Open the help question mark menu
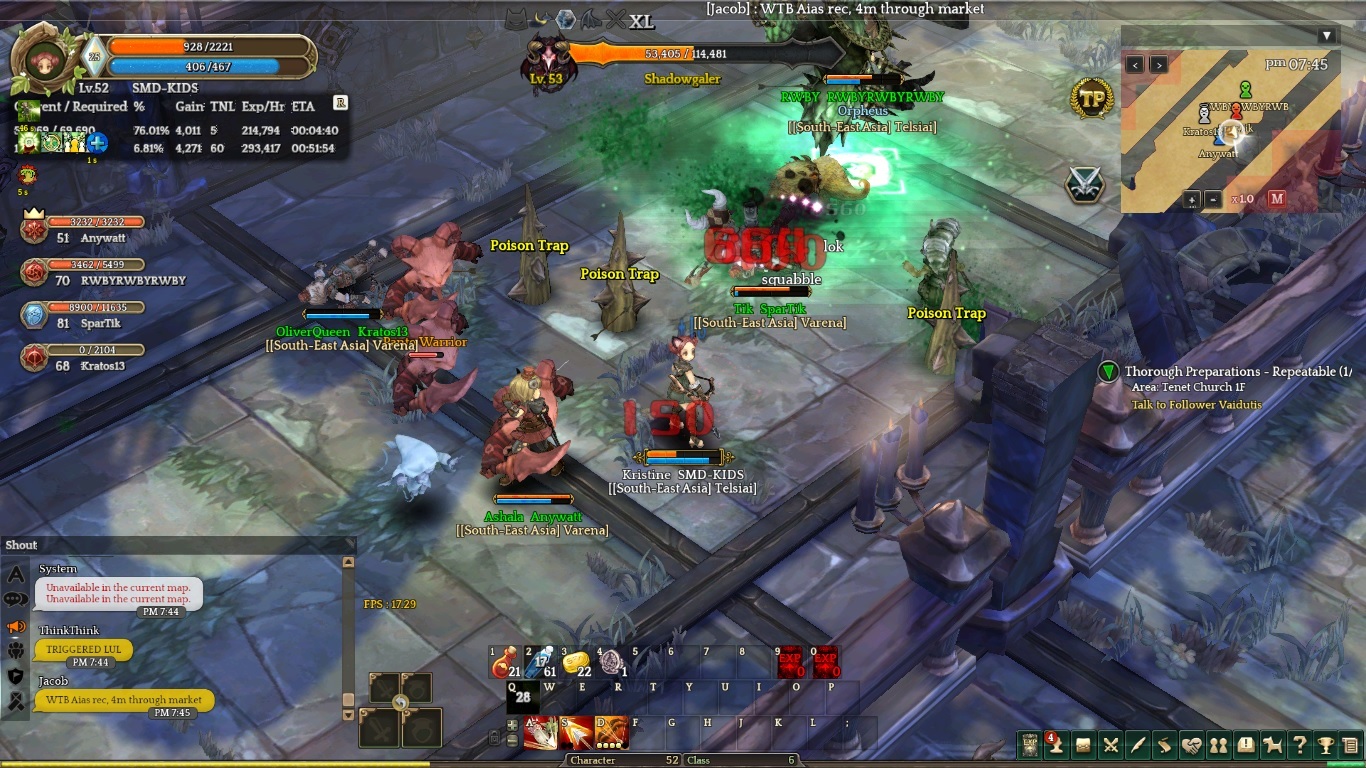This screenshot has height=768, width=1366. [1299, 745]
